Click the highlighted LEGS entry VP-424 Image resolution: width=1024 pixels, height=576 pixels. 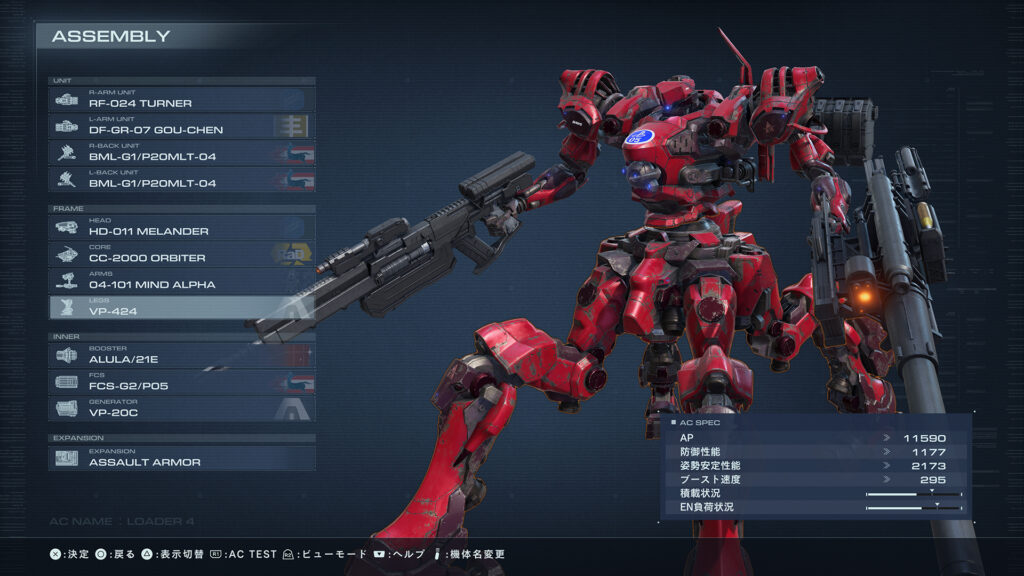tap(182, 308)
